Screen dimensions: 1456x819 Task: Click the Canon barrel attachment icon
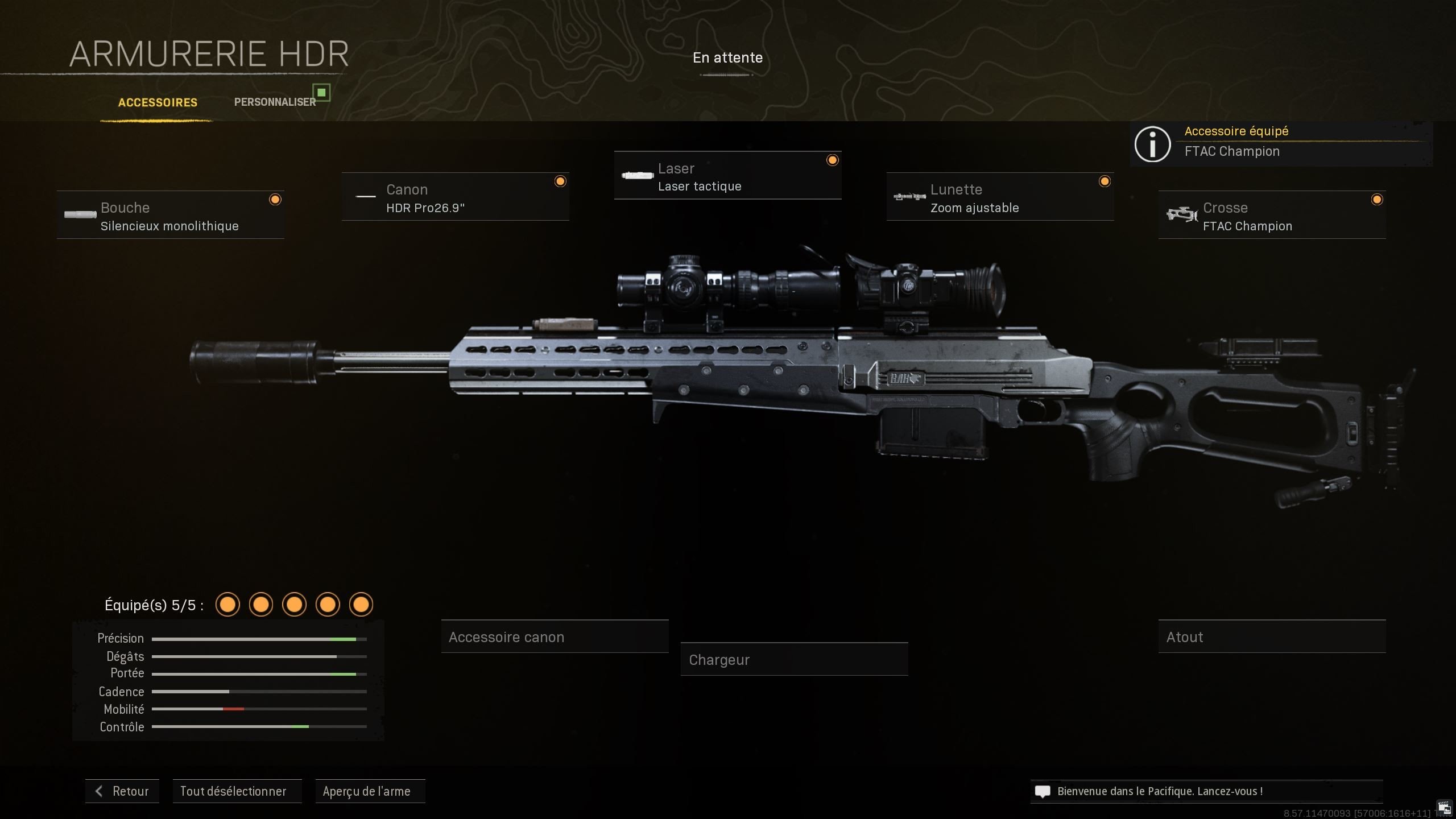[x=365, y=197]
